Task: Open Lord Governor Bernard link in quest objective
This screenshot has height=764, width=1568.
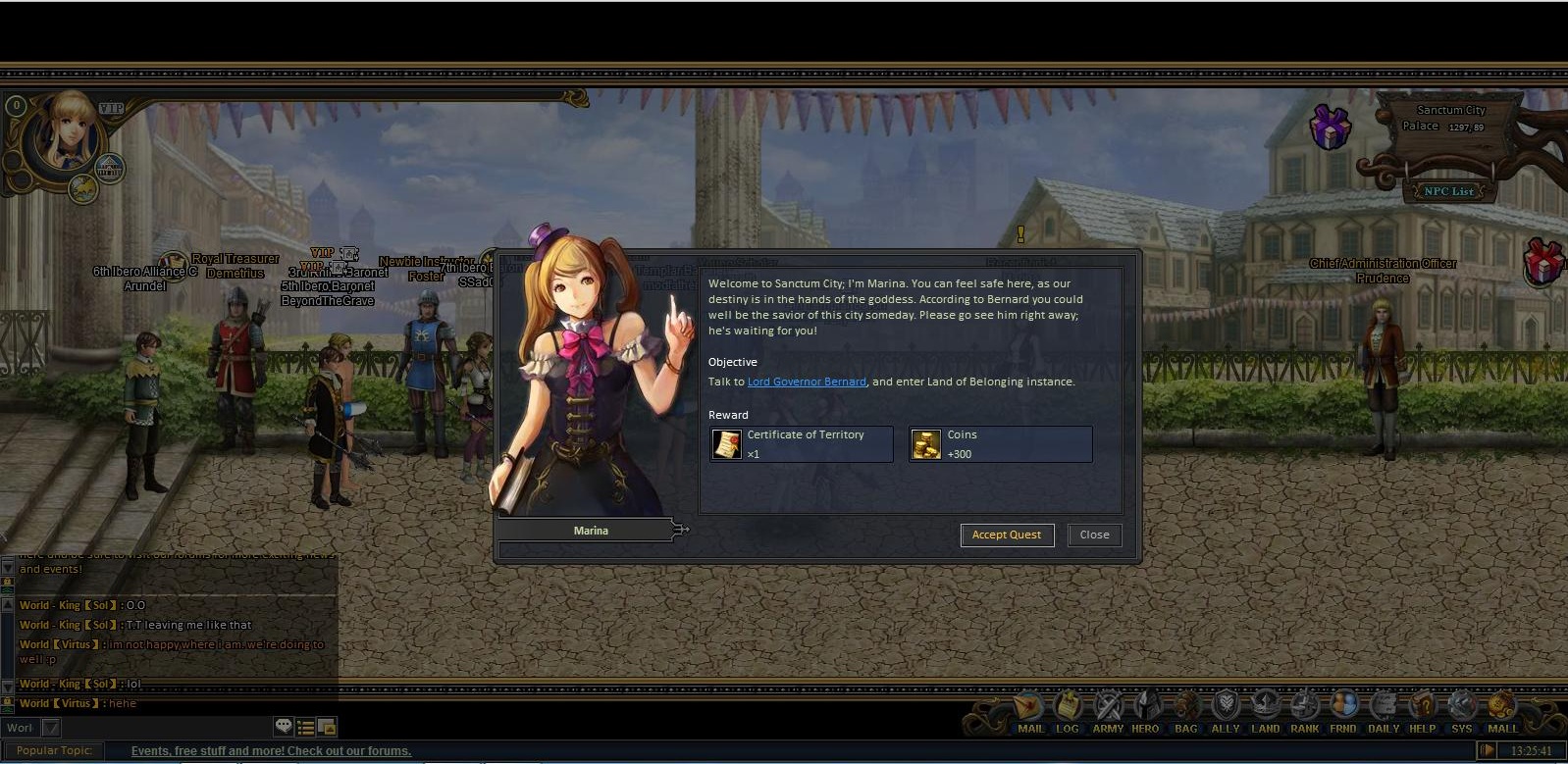Action: tap(806, 382)
